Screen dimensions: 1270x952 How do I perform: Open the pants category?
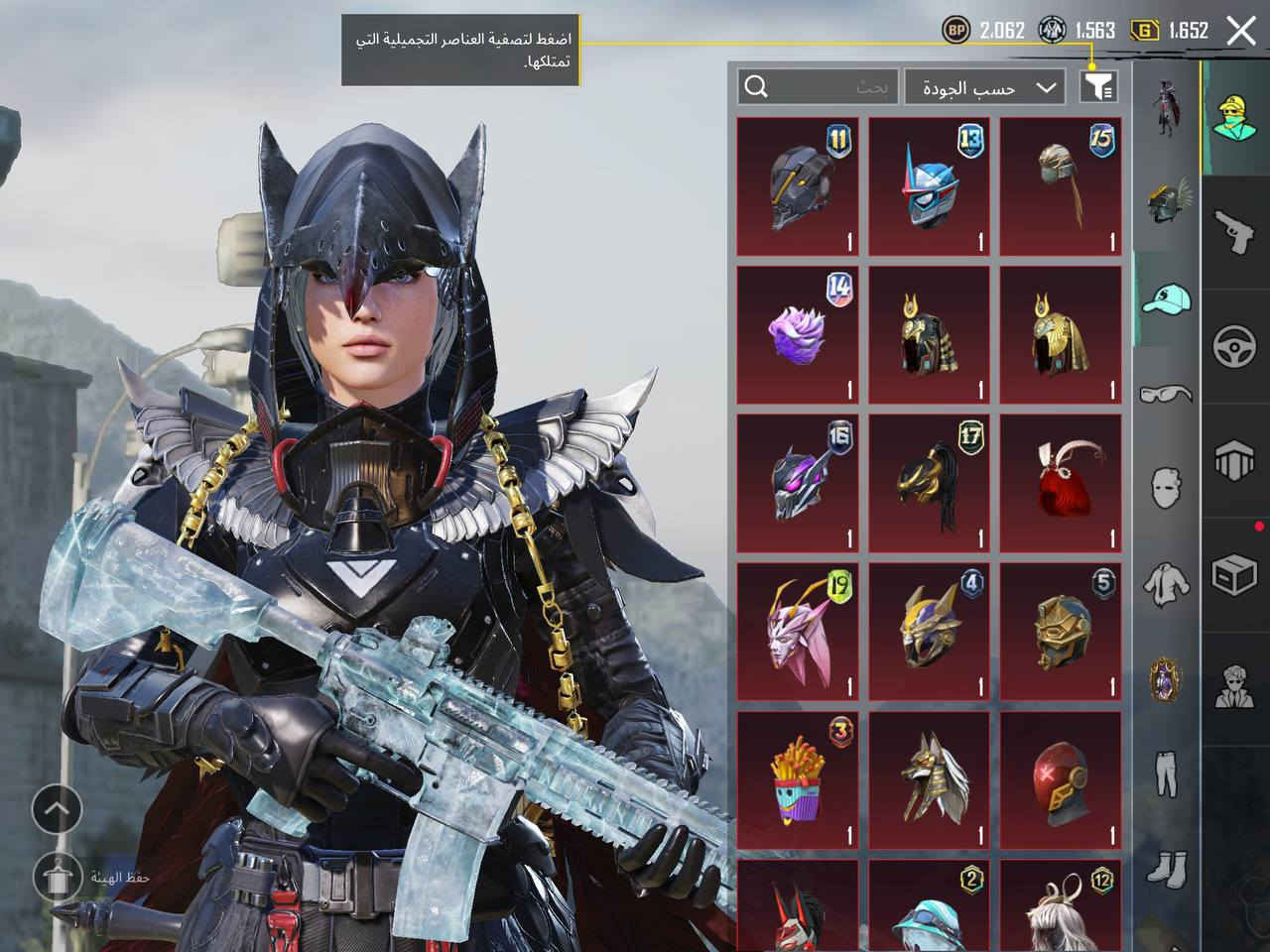[1167, 773]
